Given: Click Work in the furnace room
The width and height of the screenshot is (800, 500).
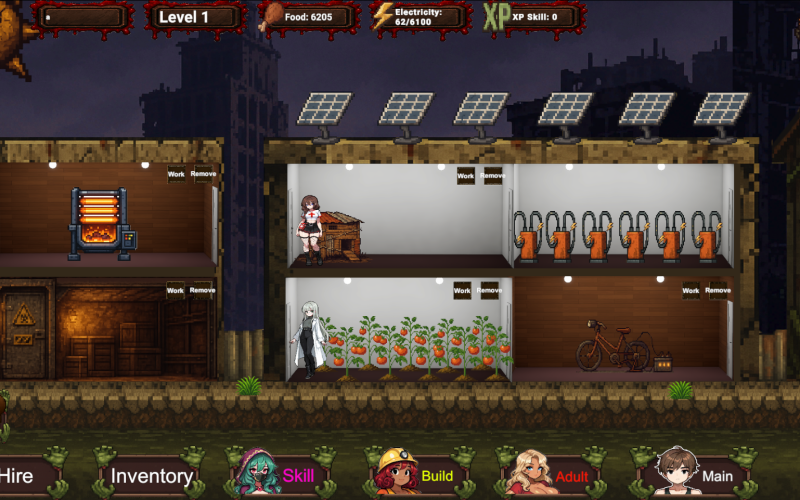Looking at the screenshot, I should (176, 174).
